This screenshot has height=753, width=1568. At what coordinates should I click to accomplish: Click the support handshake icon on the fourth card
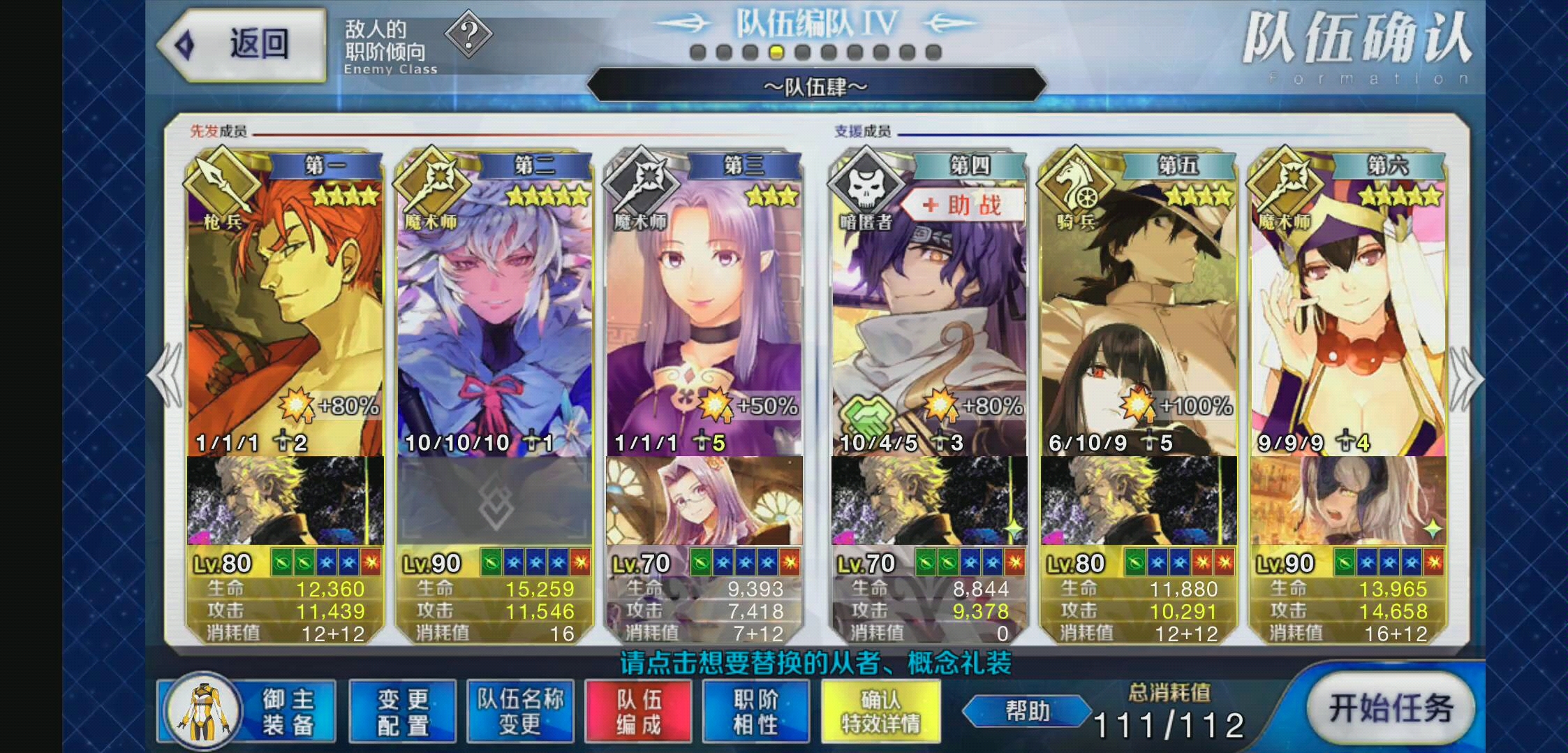[x=868, y=414]
